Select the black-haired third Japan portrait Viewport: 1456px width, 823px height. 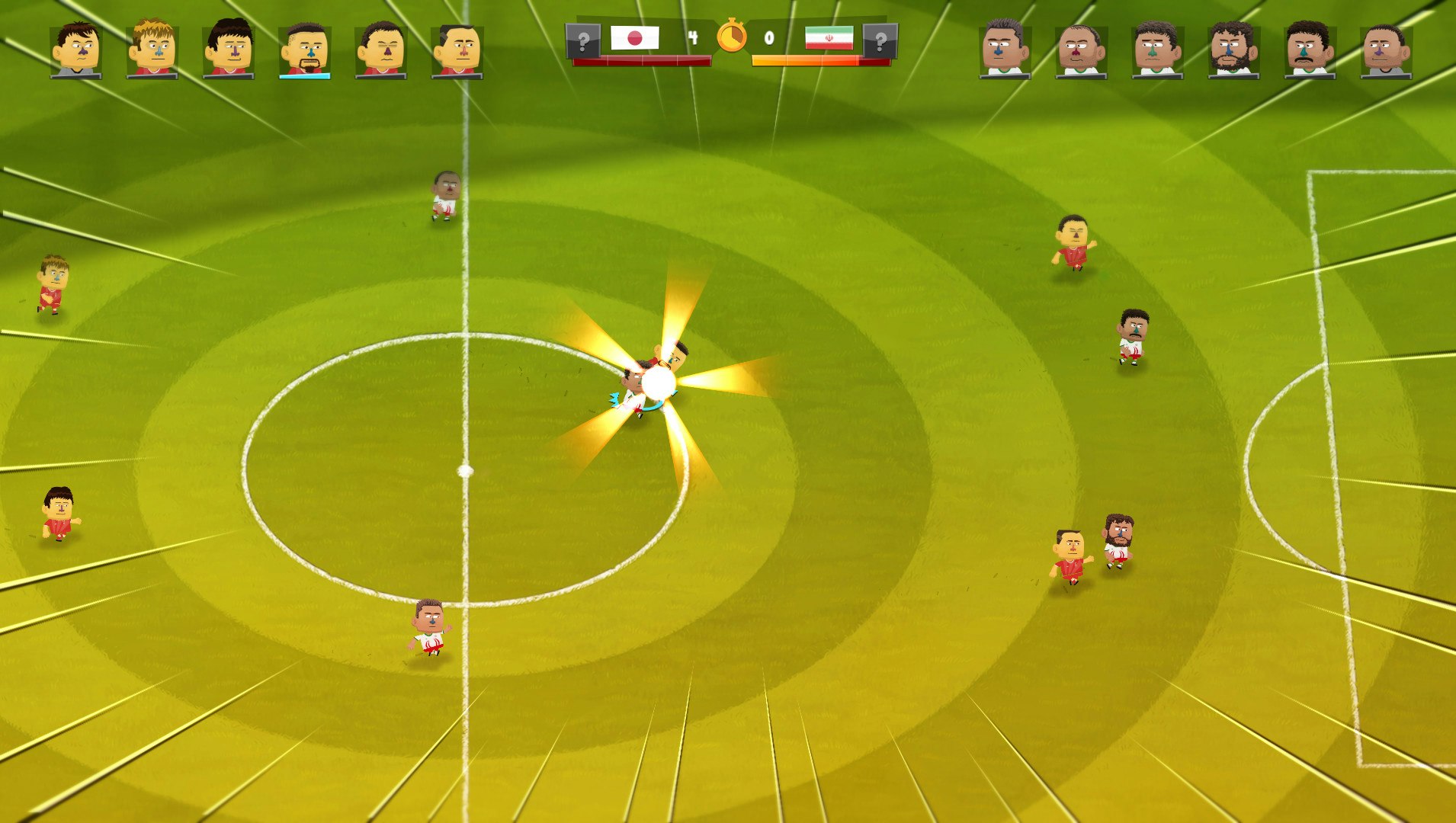[227, 50]
